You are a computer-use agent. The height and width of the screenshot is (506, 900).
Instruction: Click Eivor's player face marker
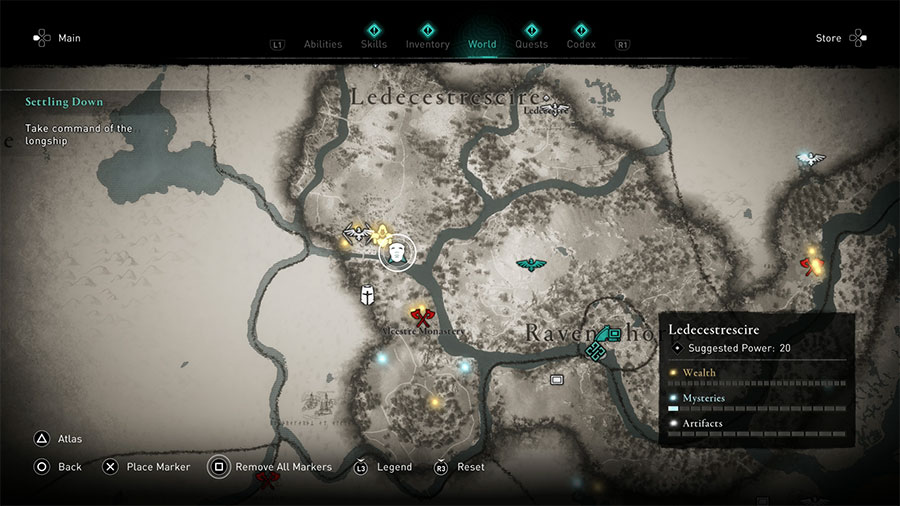(x=398, y=251)
